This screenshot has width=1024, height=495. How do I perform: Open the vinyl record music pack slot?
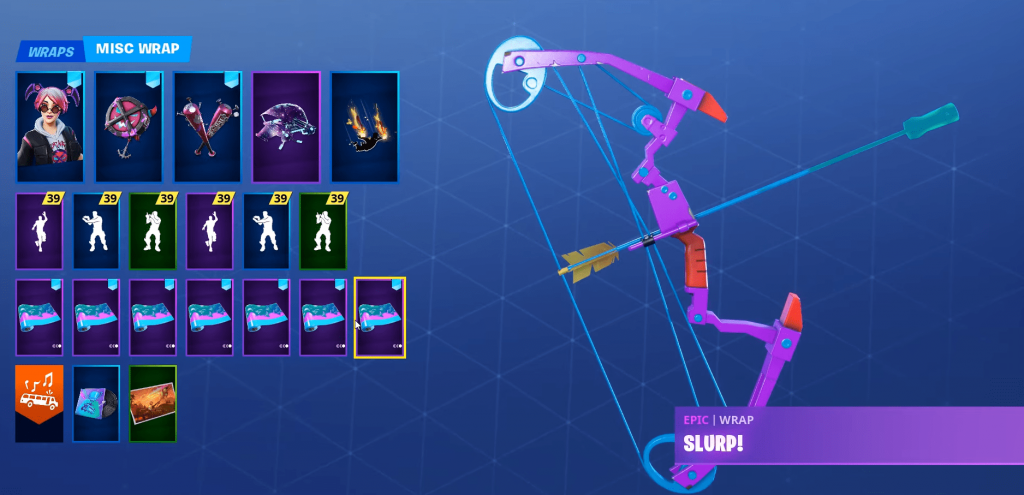[96, 403]
